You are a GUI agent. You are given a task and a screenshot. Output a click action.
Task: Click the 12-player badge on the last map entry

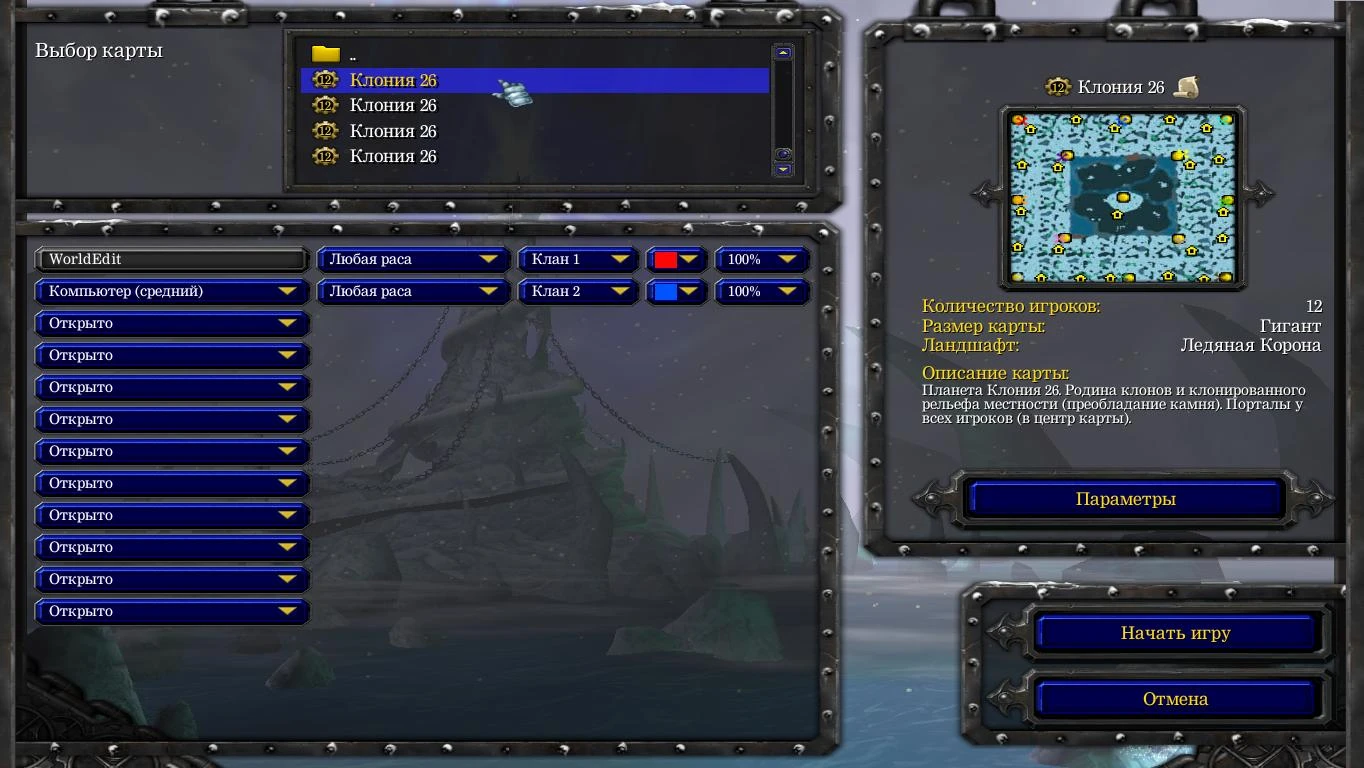tap(324, 156)
